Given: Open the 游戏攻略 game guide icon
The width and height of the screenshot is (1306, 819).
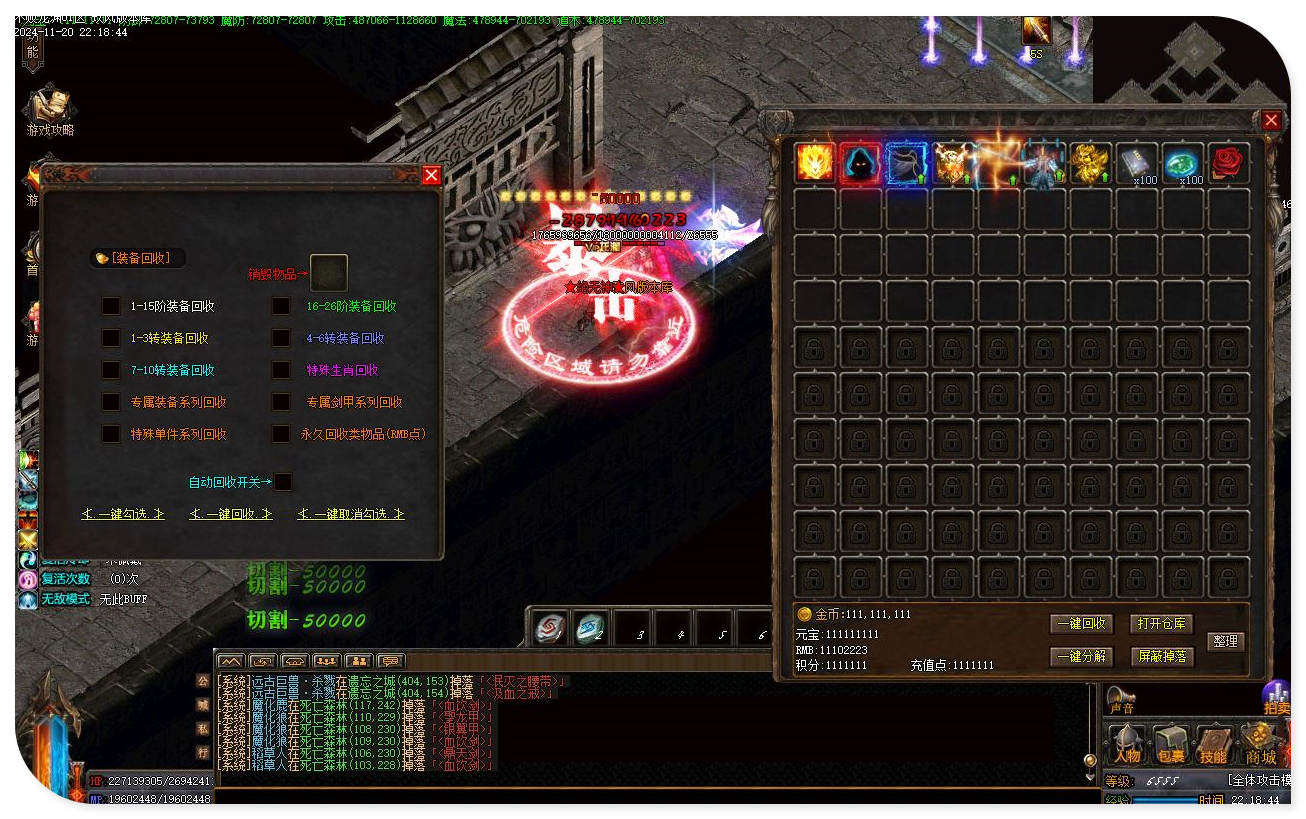Looking at the screenshot, I should (x=50, y=112).
